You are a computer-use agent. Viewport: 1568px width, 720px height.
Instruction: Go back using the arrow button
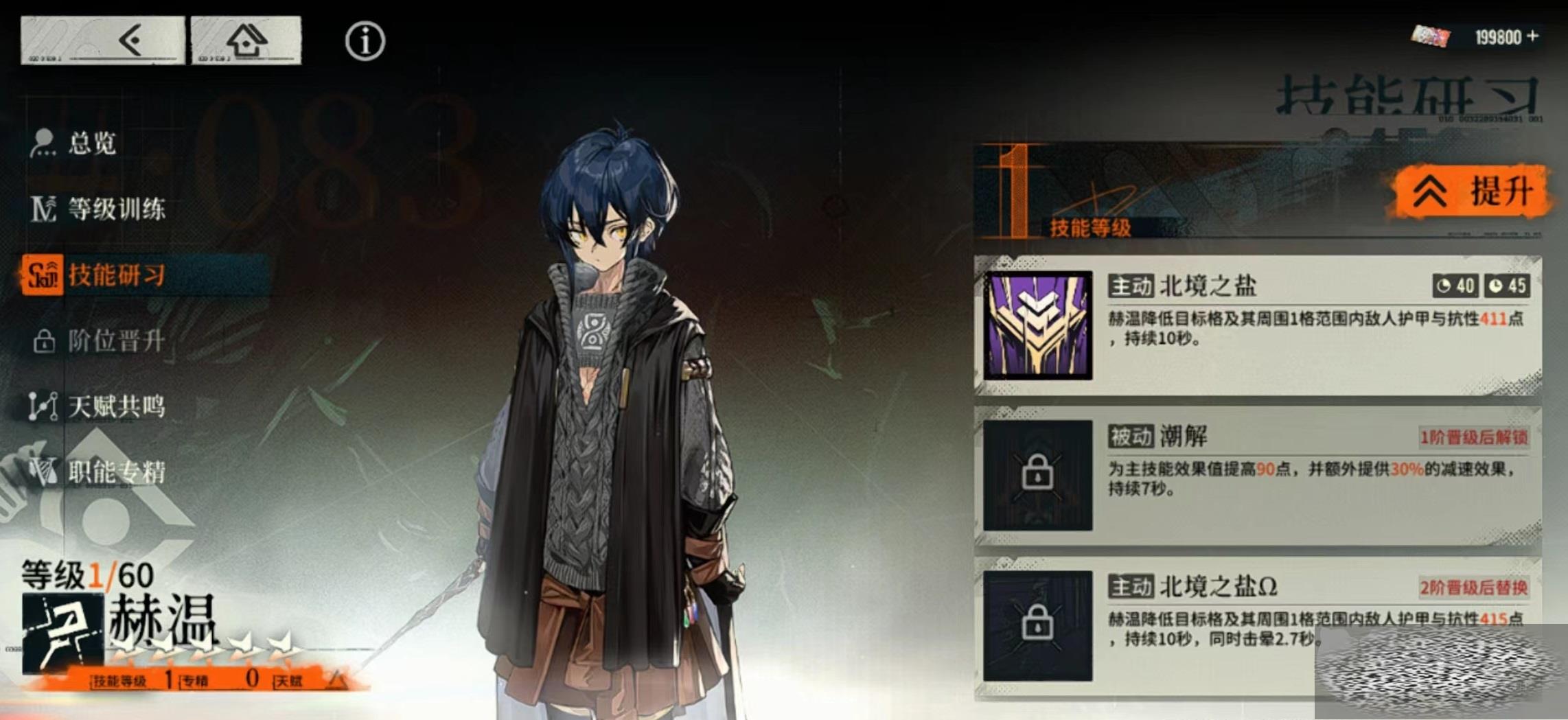point(103,40)
